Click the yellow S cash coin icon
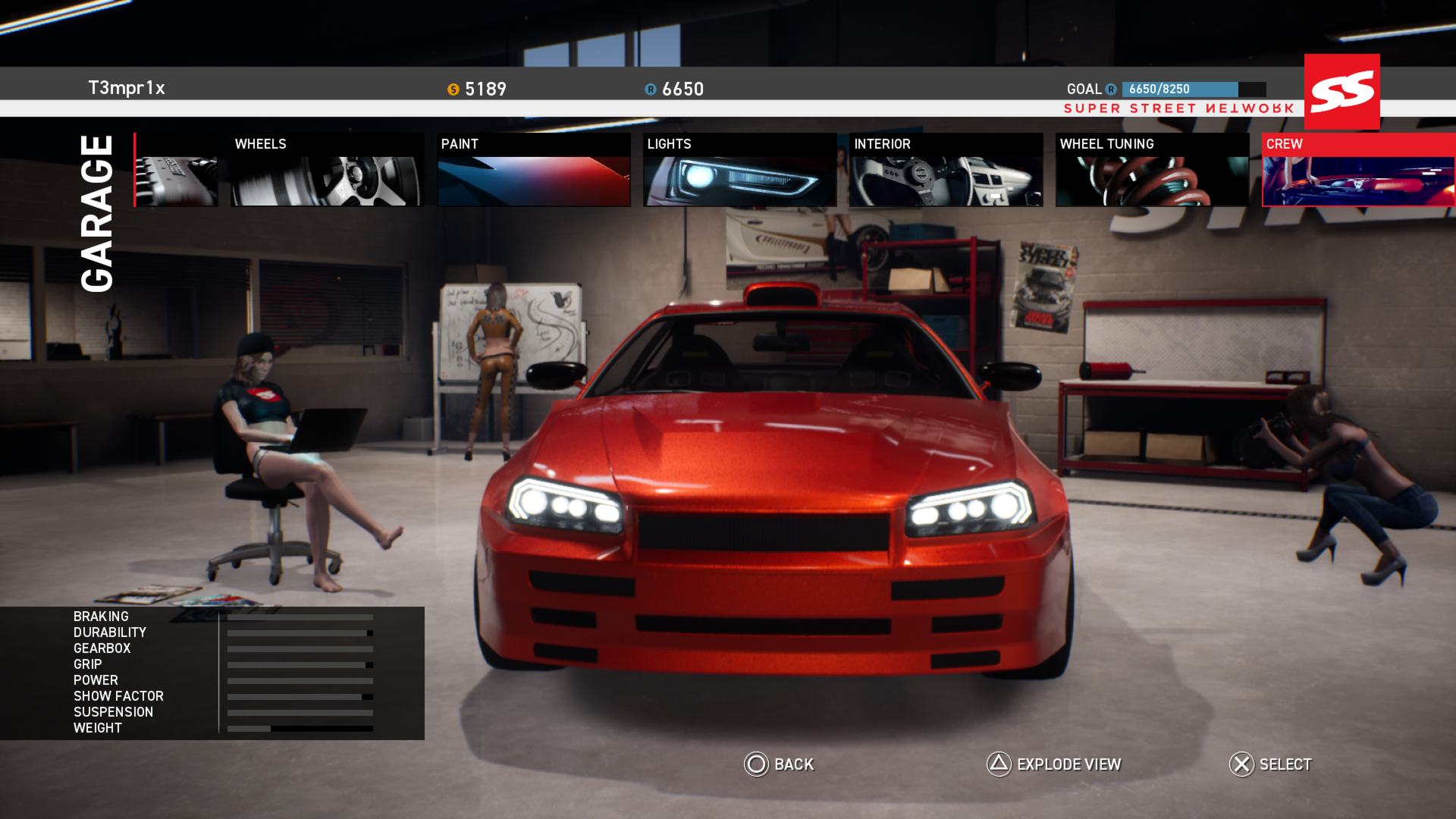The height and width of the screenshot is (819, 1456). tap(453, 89)
